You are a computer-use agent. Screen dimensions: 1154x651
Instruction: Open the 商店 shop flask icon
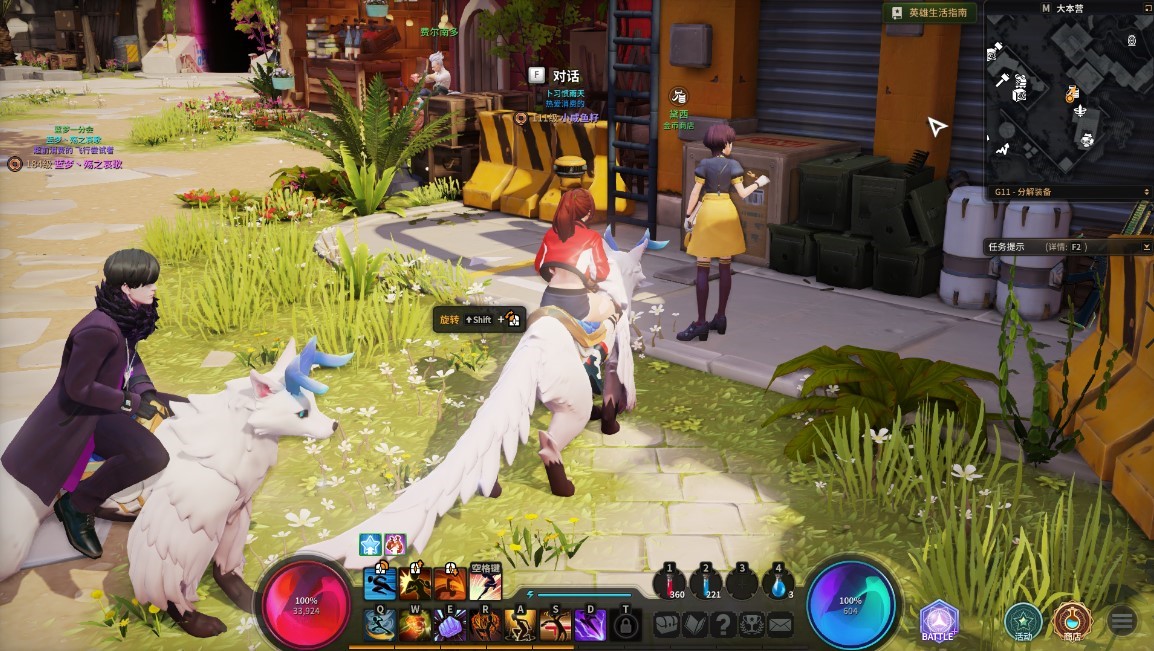[x=1072, y=620]
